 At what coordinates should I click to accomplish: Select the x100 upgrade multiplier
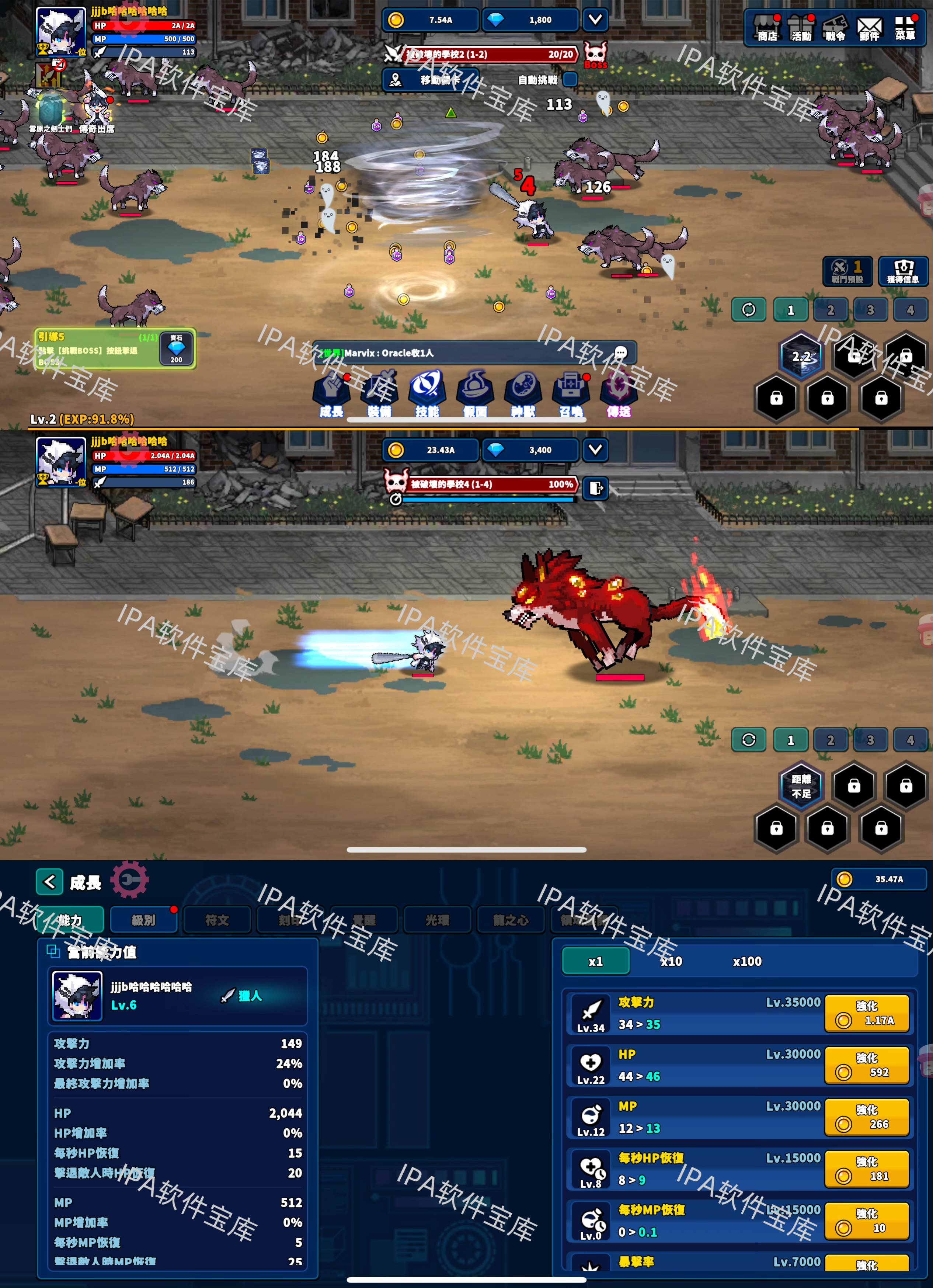(747, 961)
